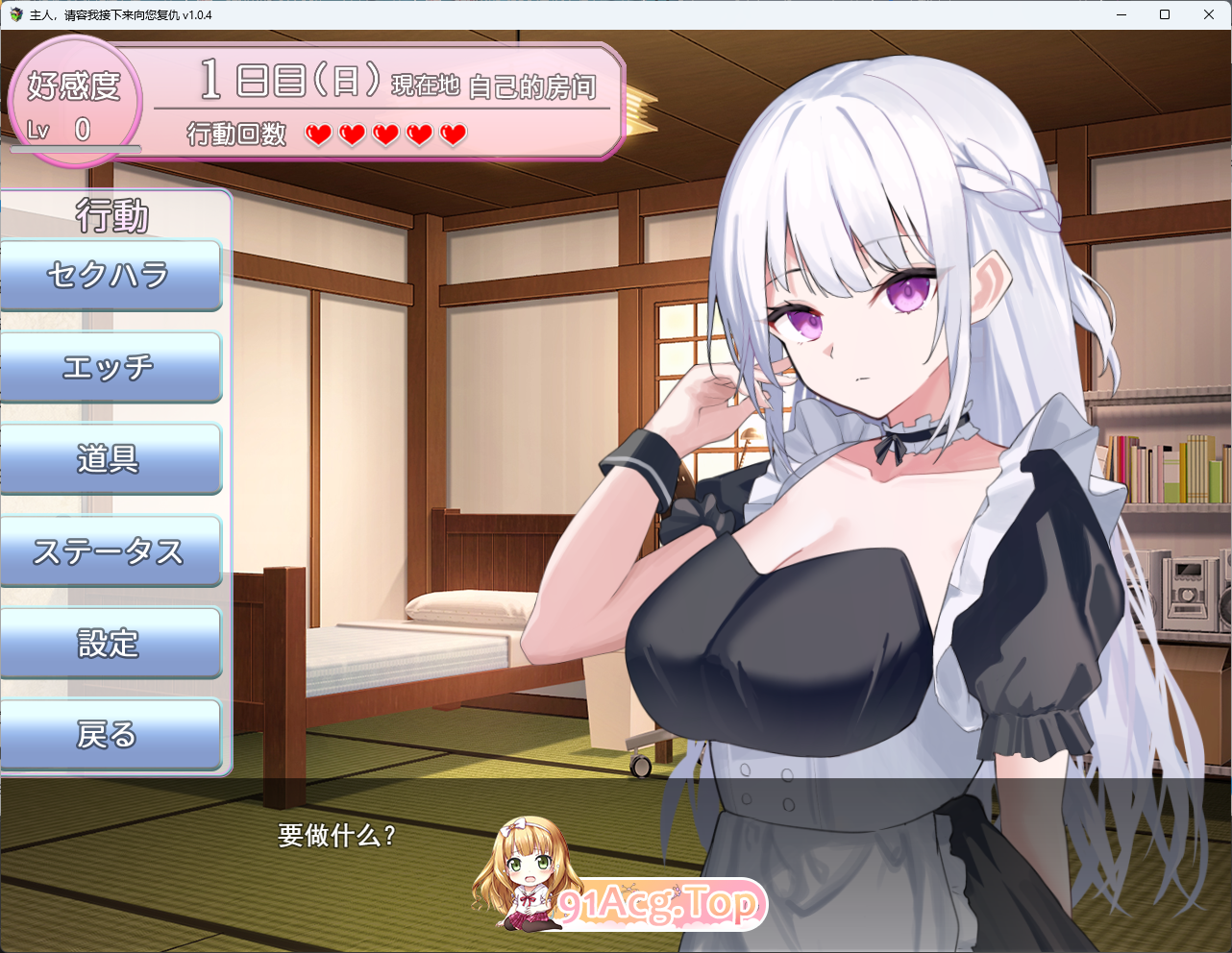
Task: Open the 設定 settings menu
Action: coord(111,643)
